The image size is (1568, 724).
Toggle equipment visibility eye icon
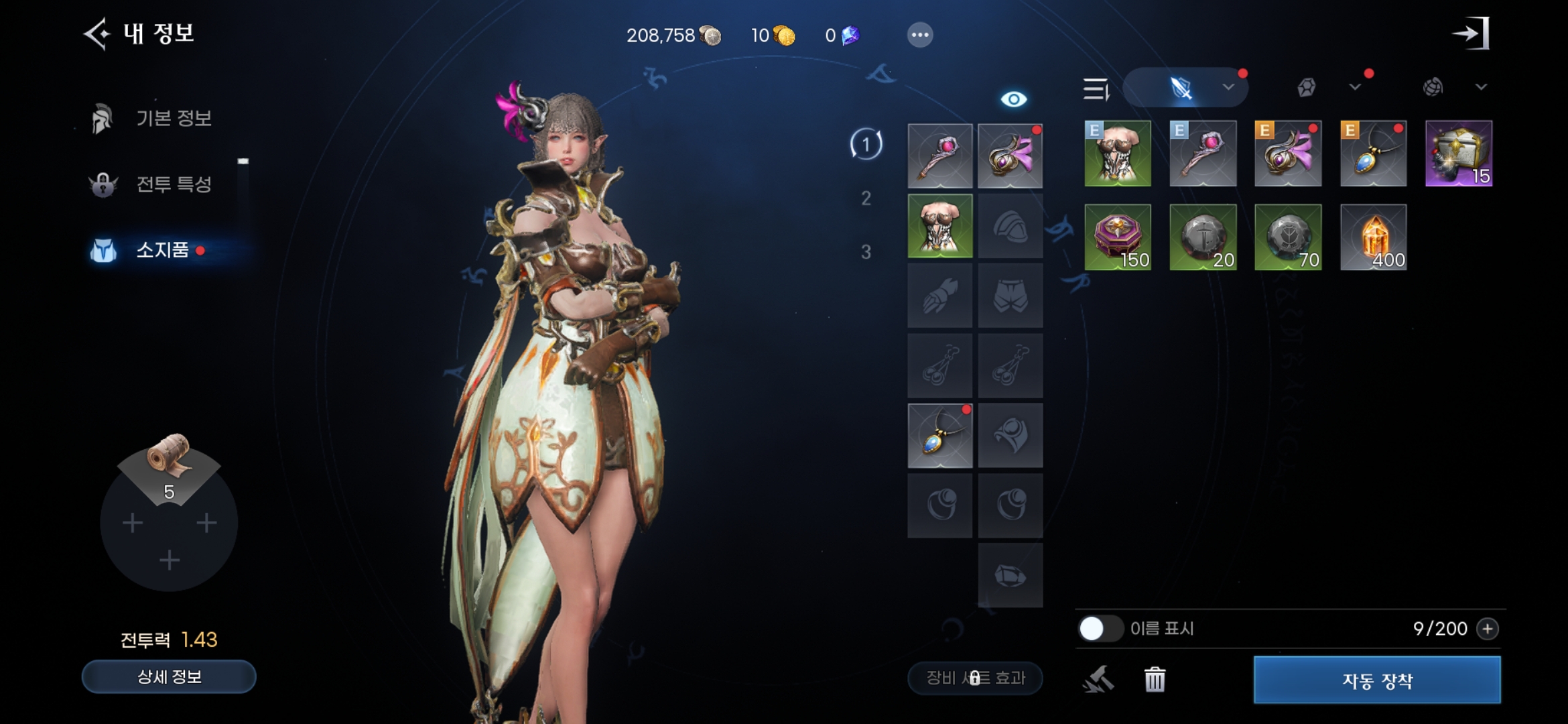click(1013, 99)
